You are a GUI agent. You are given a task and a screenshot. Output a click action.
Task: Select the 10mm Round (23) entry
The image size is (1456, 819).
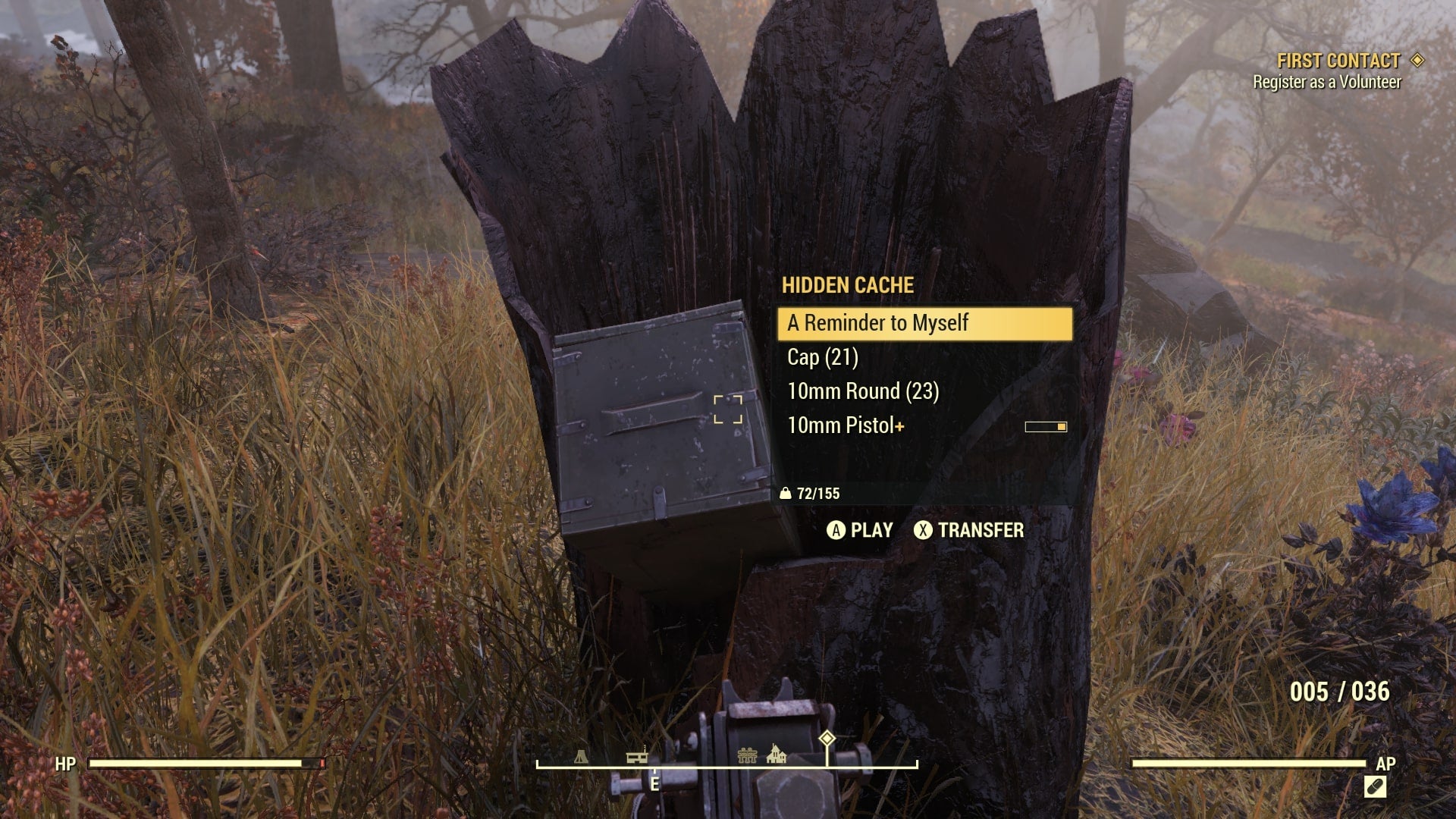[x=862, y=391]
